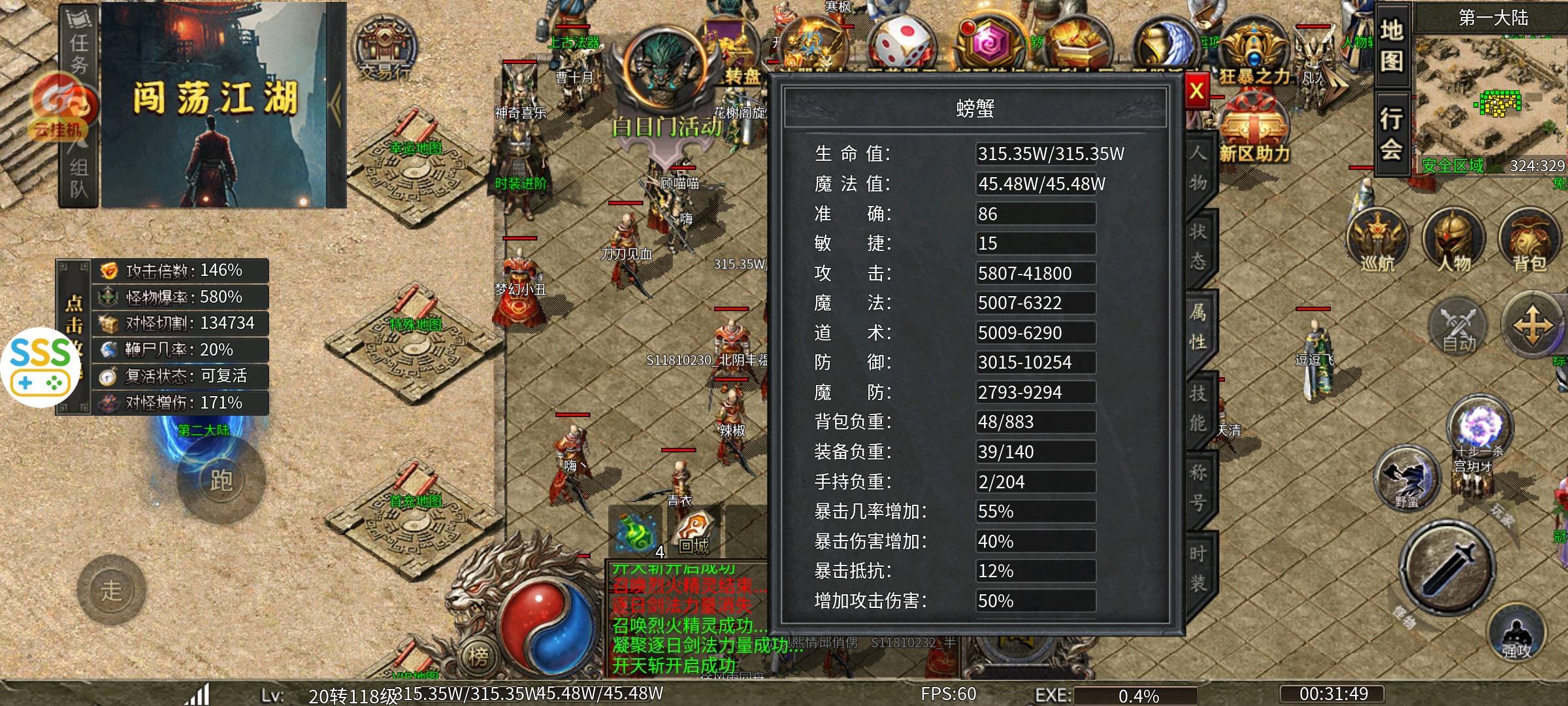Toggle 自动 auto-combat crossed swords button
1568x706 pixels.
tap(1458, 327)
